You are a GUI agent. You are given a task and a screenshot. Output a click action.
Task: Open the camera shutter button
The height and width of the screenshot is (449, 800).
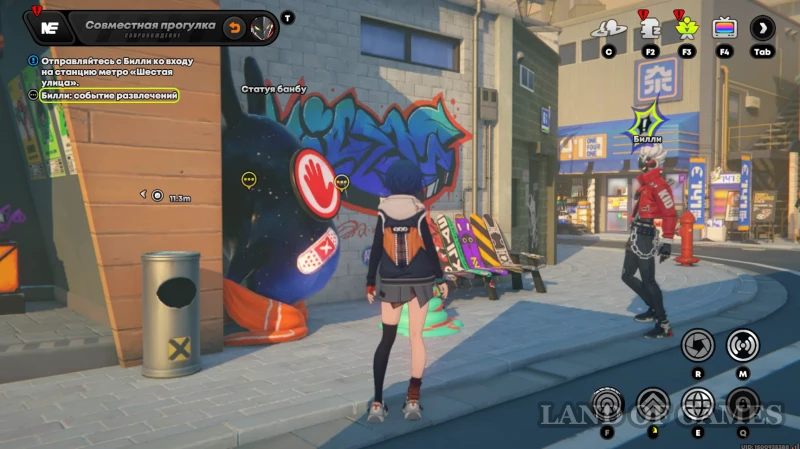(x=697, y=344)
